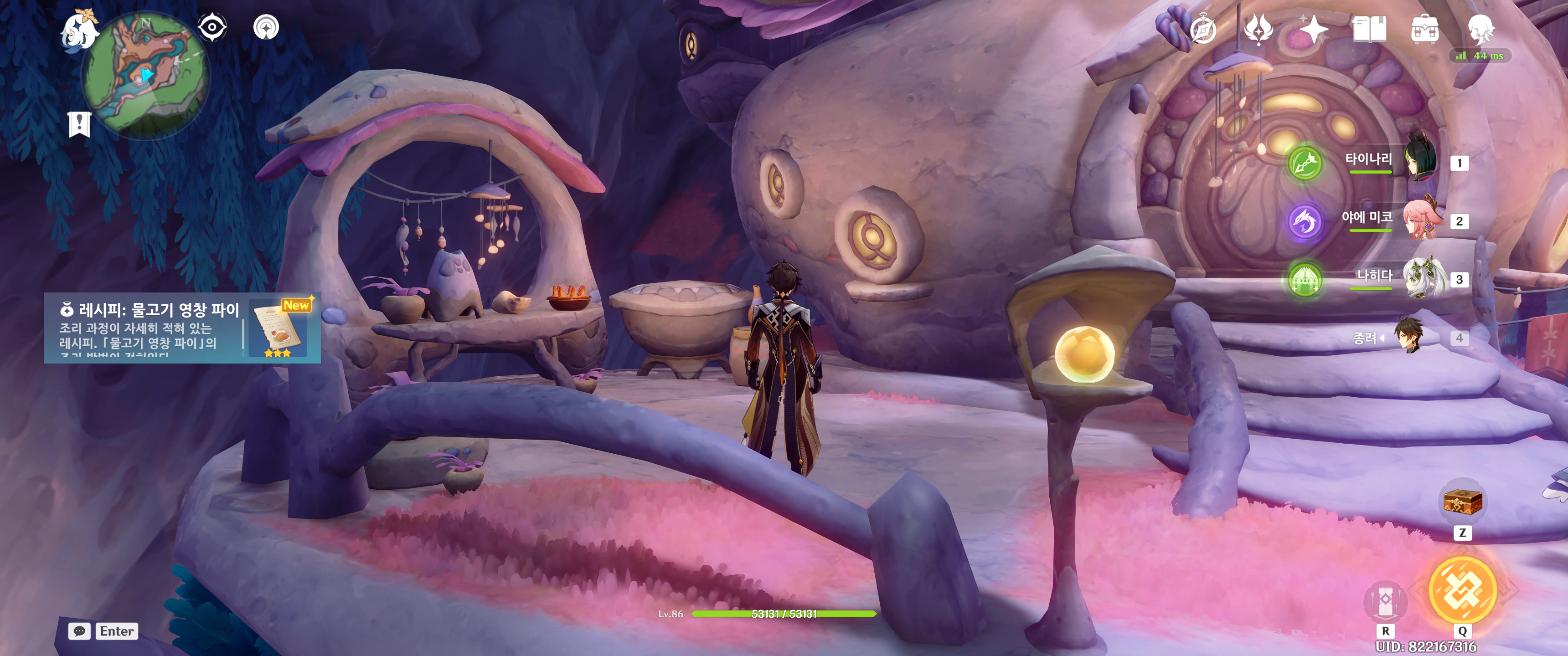Open the adventurer handbook book icon

(1369, 29)
